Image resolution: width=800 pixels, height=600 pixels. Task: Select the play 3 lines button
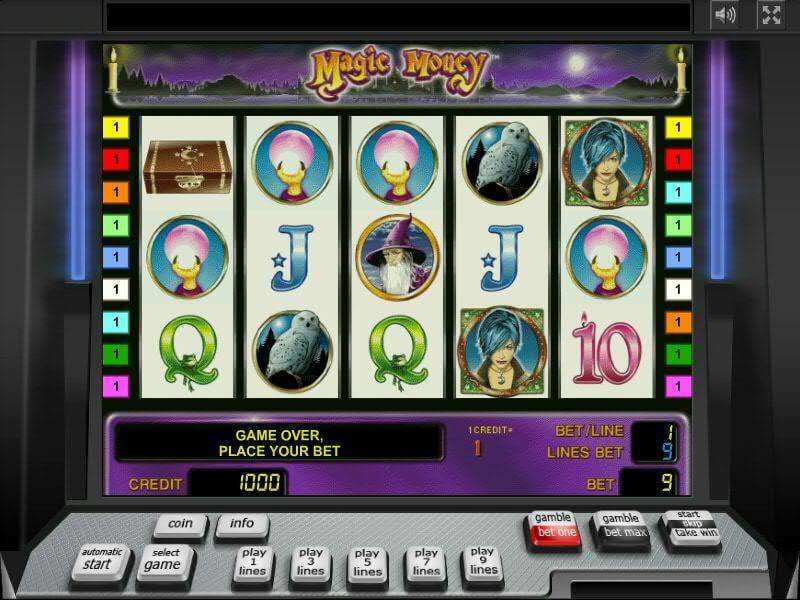[310, 561]
